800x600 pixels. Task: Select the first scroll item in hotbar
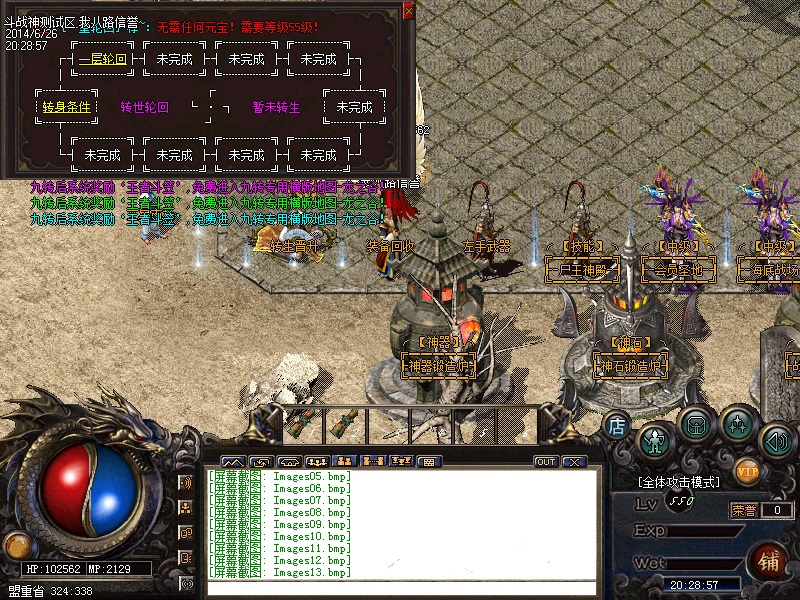pos(302,423)
